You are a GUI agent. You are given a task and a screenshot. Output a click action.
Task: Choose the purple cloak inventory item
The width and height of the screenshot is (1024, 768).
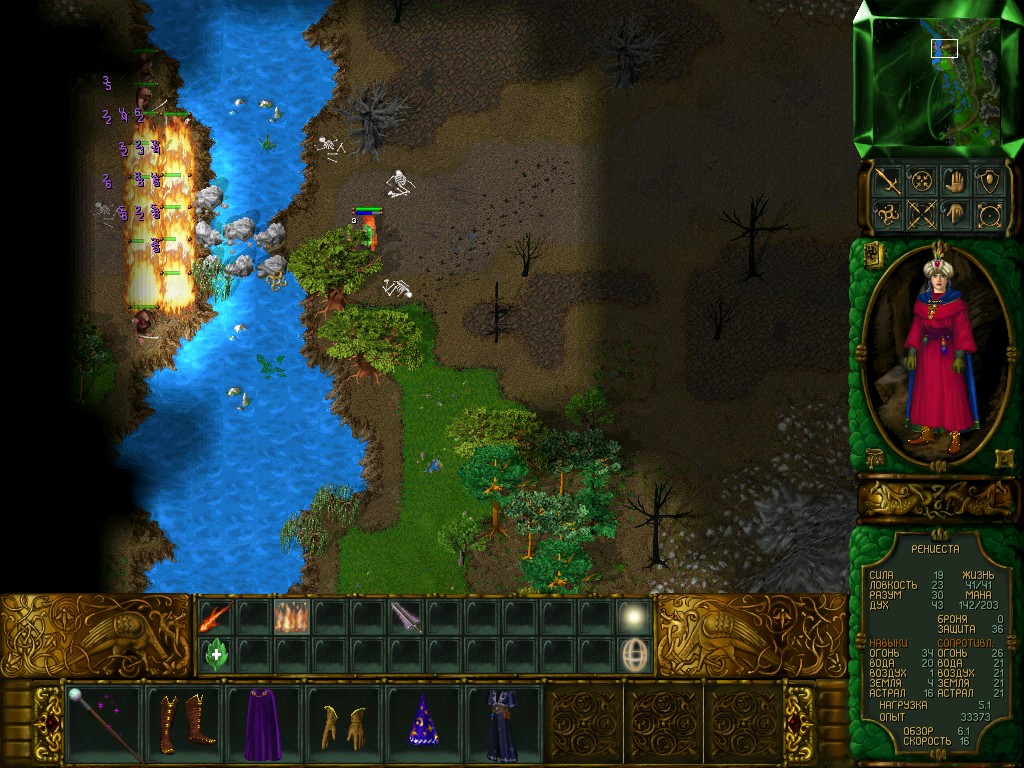click(264, 723)
